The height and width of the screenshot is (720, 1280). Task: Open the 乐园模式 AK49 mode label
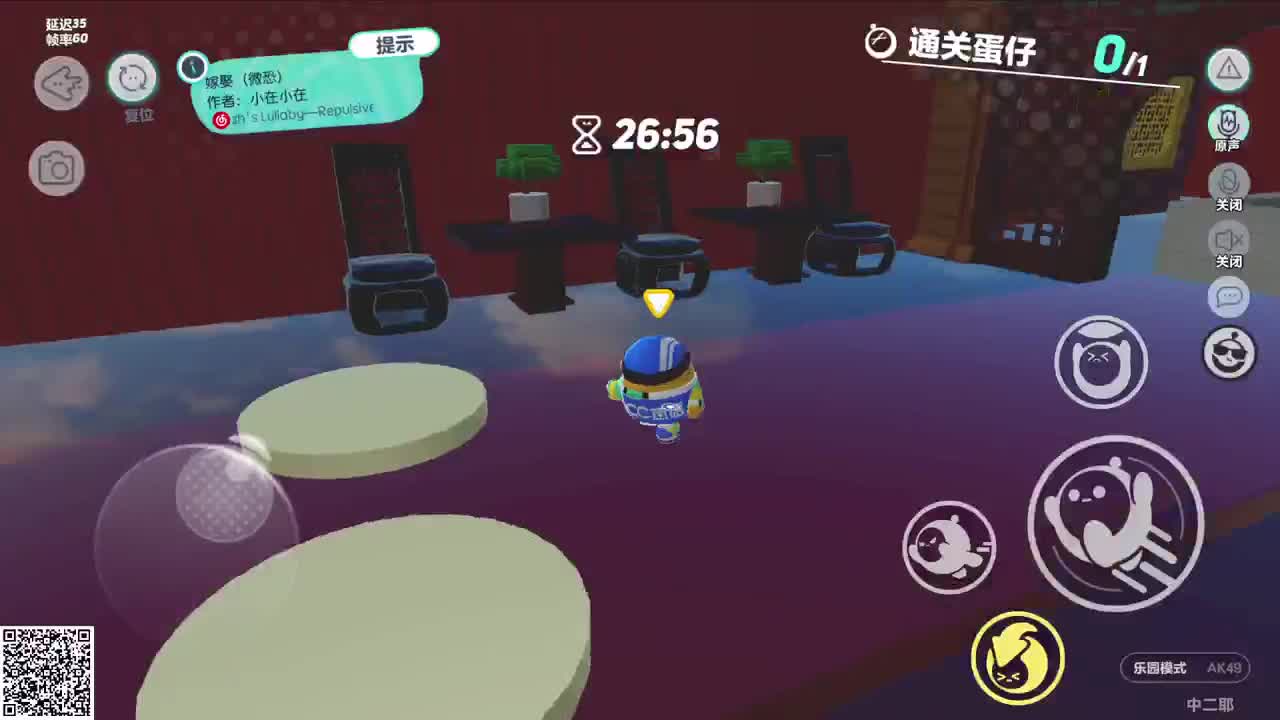(x=1185, y=668)
